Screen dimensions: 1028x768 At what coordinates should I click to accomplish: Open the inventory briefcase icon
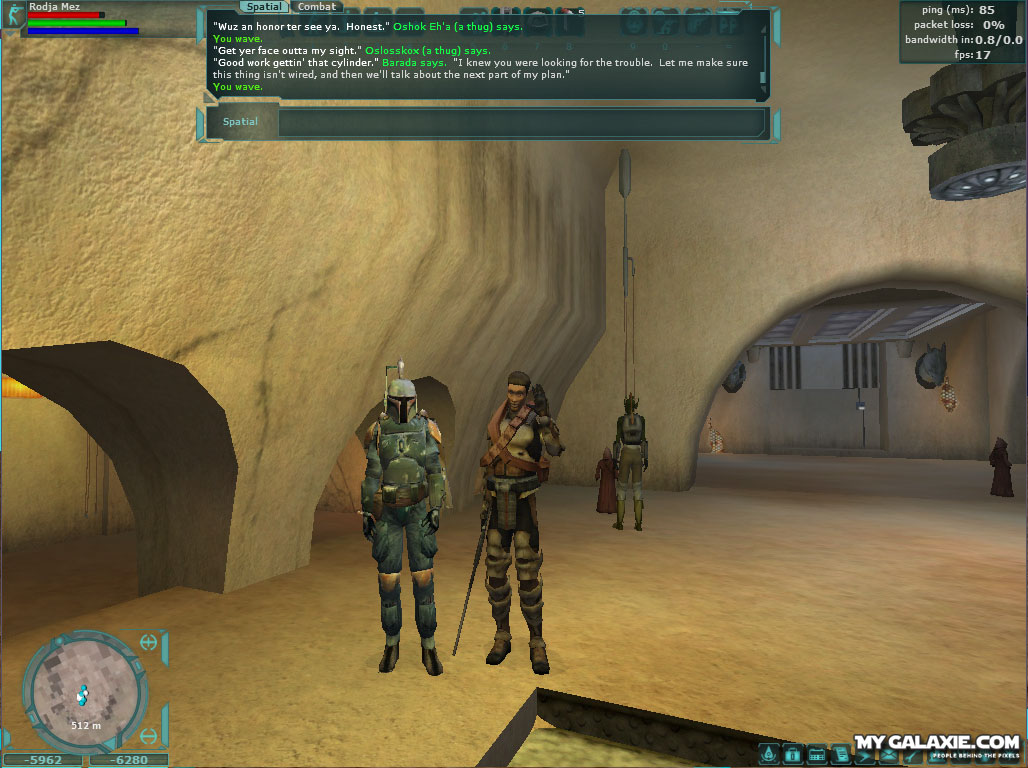pyautogui.click(x=793, y=754)
